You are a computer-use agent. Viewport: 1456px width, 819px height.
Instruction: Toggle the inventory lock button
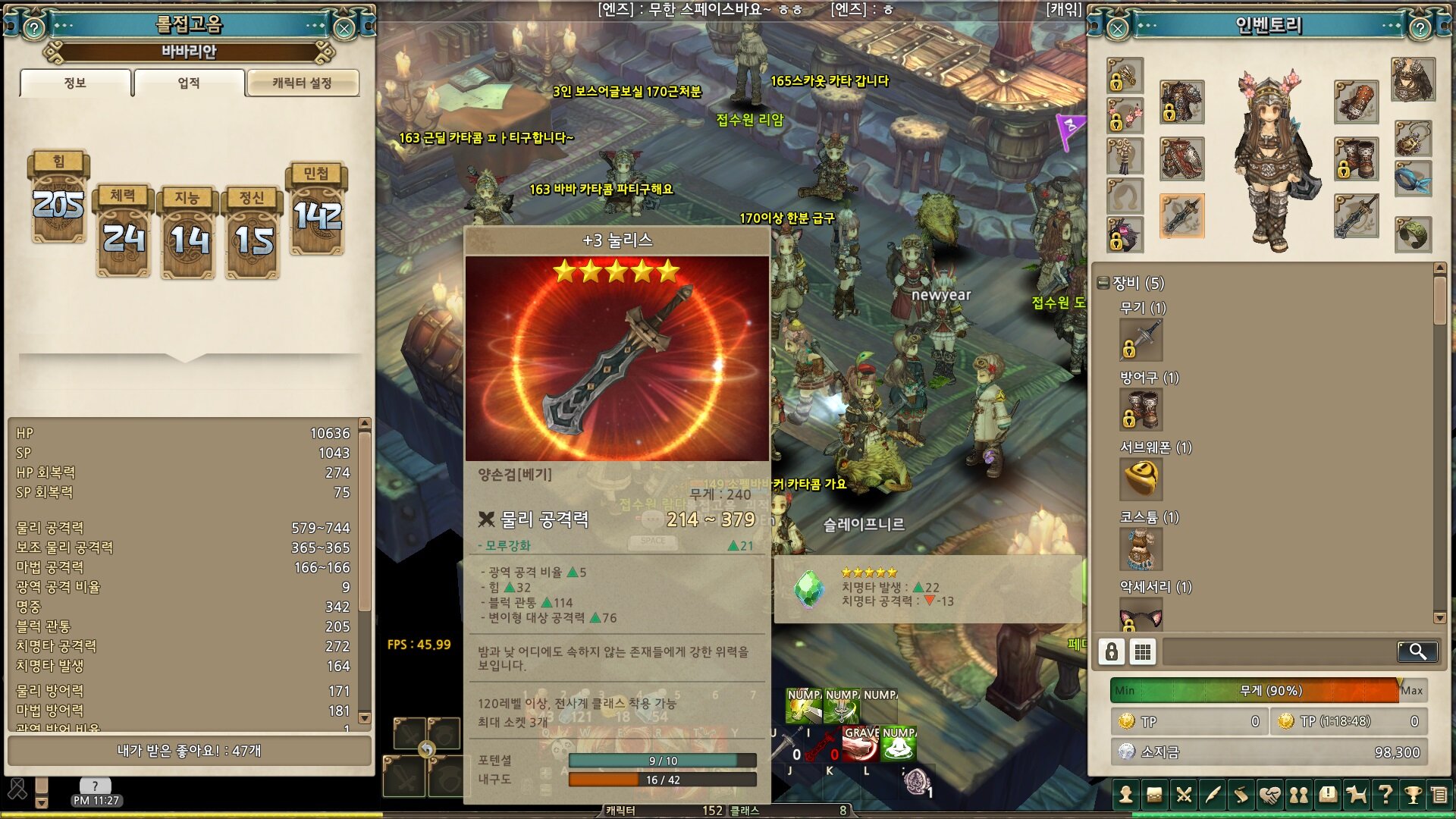coord(1112,651)
